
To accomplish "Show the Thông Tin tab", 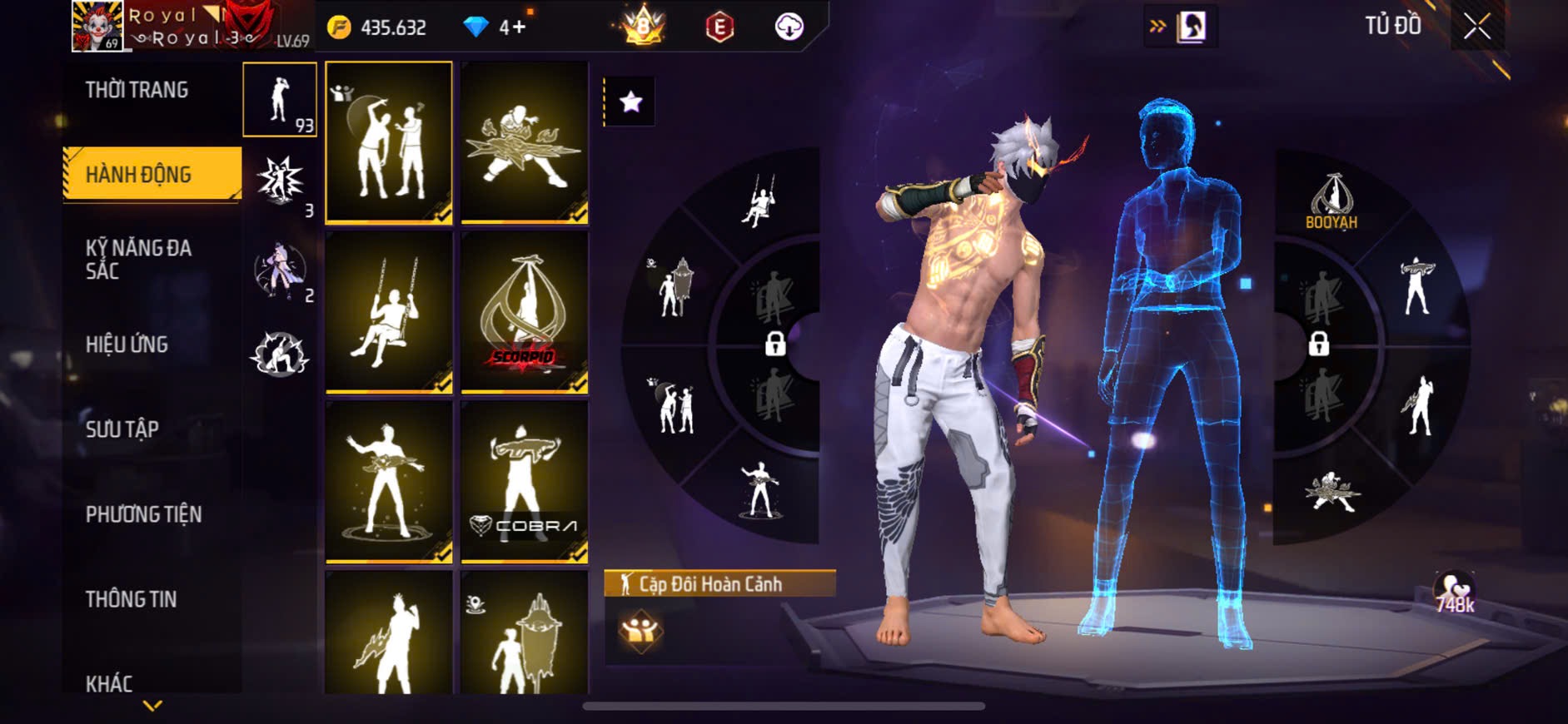I will pyautogui.click(x=131, y=599).
